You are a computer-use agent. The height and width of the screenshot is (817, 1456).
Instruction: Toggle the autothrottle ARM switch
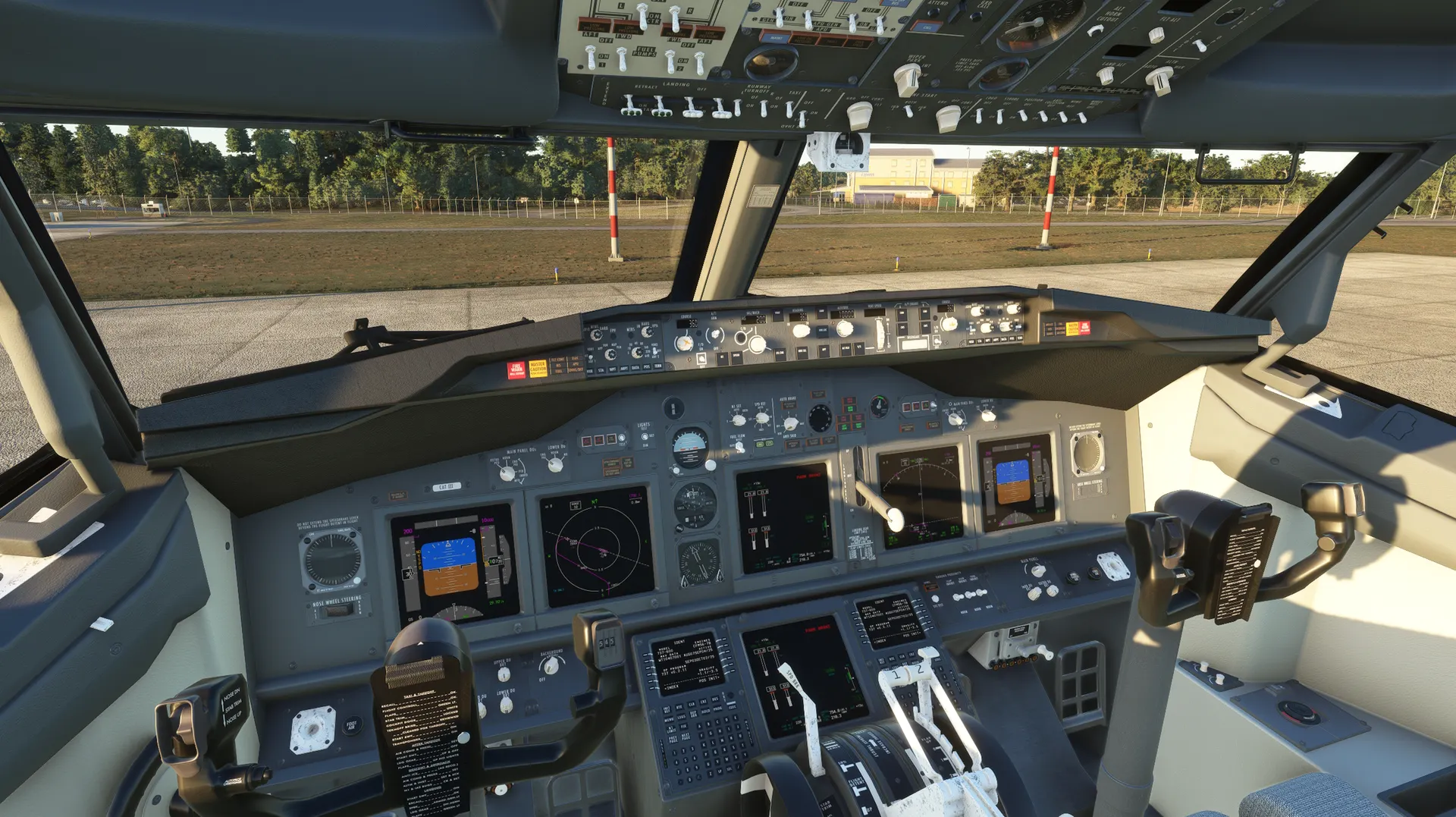(716, 334)
